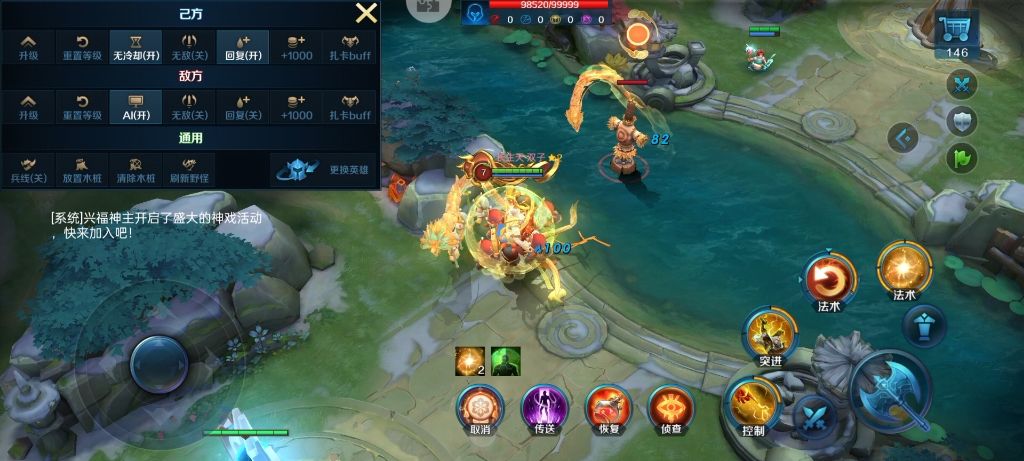The width and height of the screenshot is (1024, 461).
Task: Use the 侦查 scout eye ability
Action: [671, 408]
